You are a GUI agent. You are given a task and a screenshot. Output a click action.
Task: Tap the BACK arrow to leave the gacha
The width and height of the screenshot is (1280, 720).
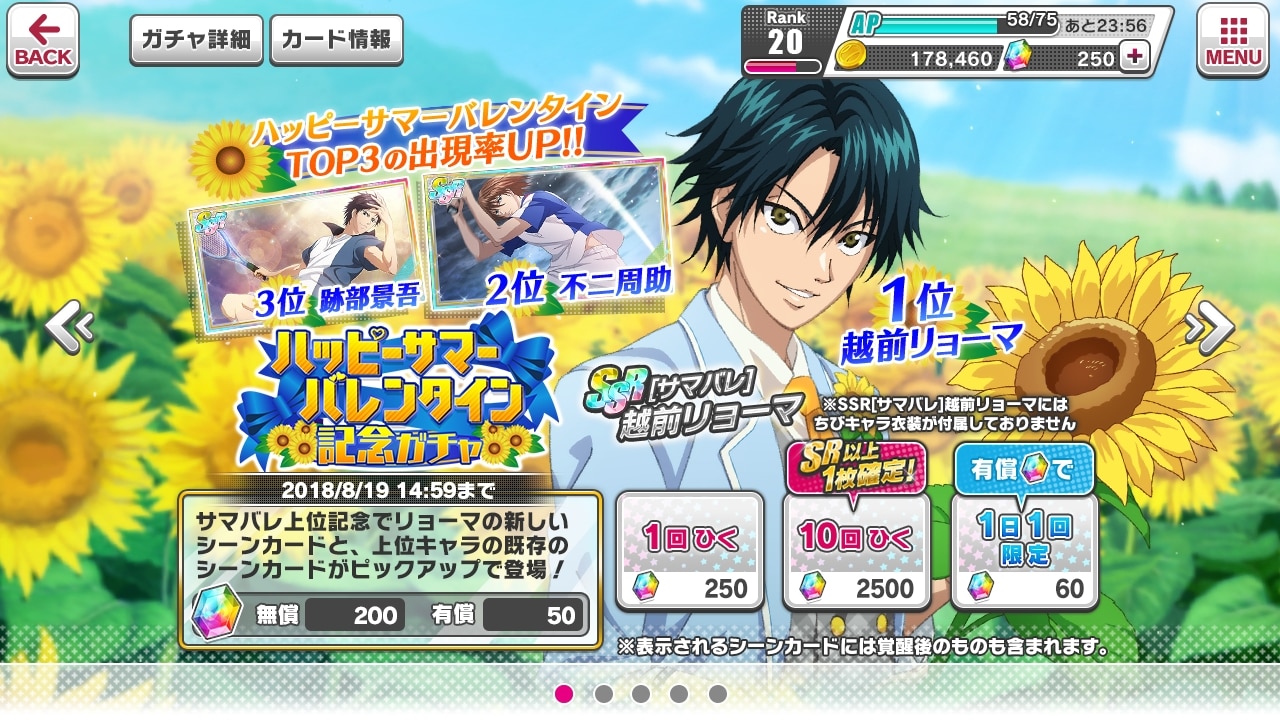coord(43,40)
